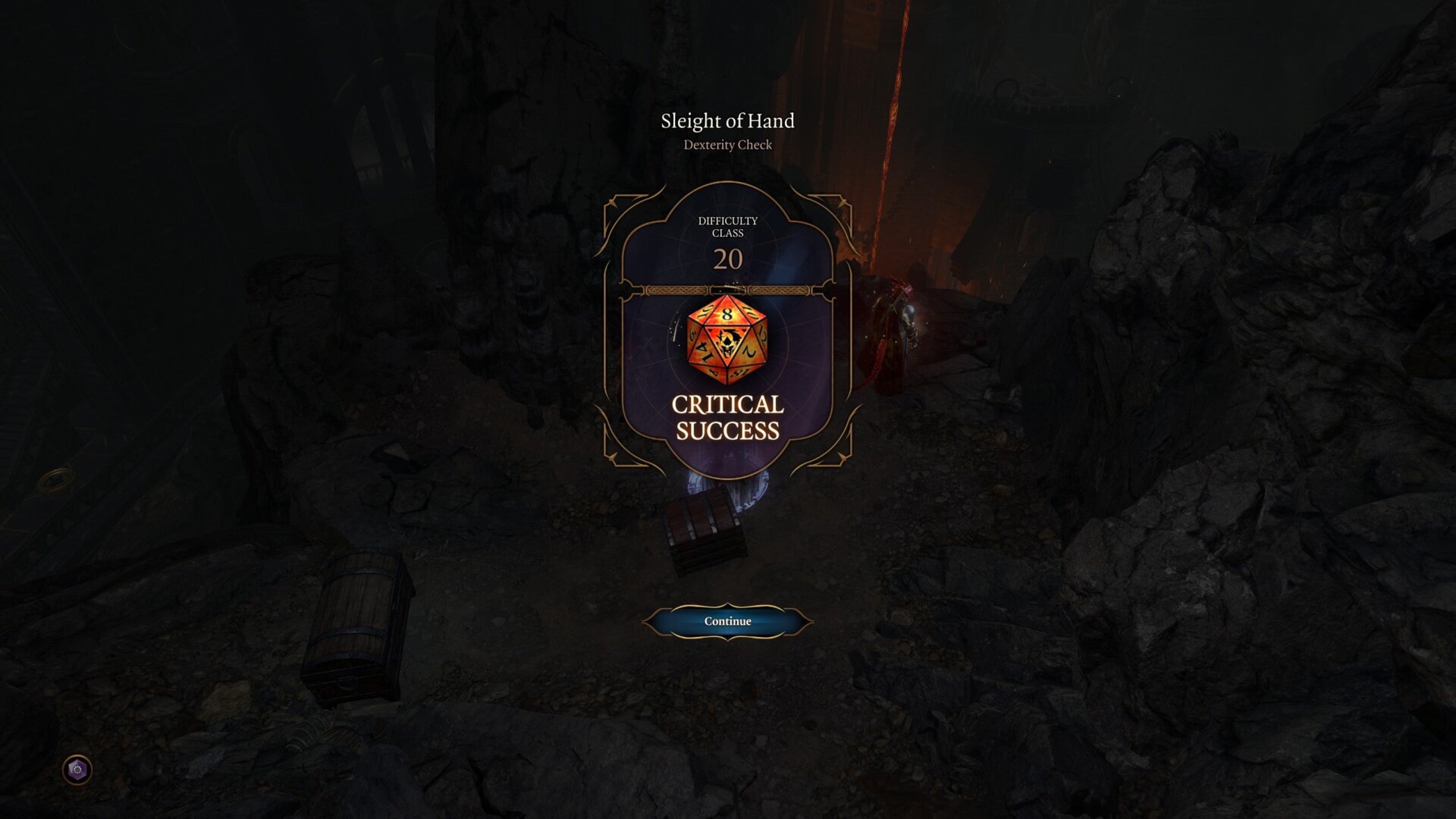Select the purple die with gear emblem

click(76, 768)
